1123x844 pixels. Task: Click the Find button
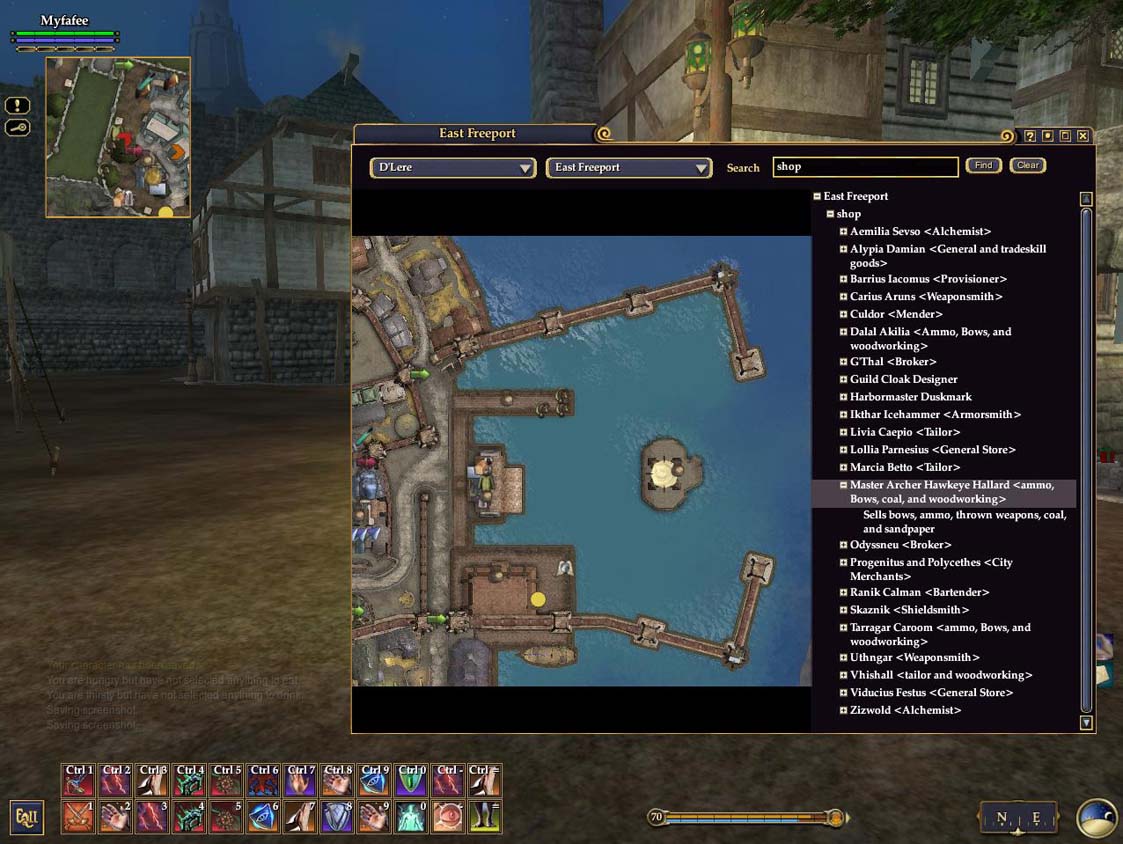point(983,166)
